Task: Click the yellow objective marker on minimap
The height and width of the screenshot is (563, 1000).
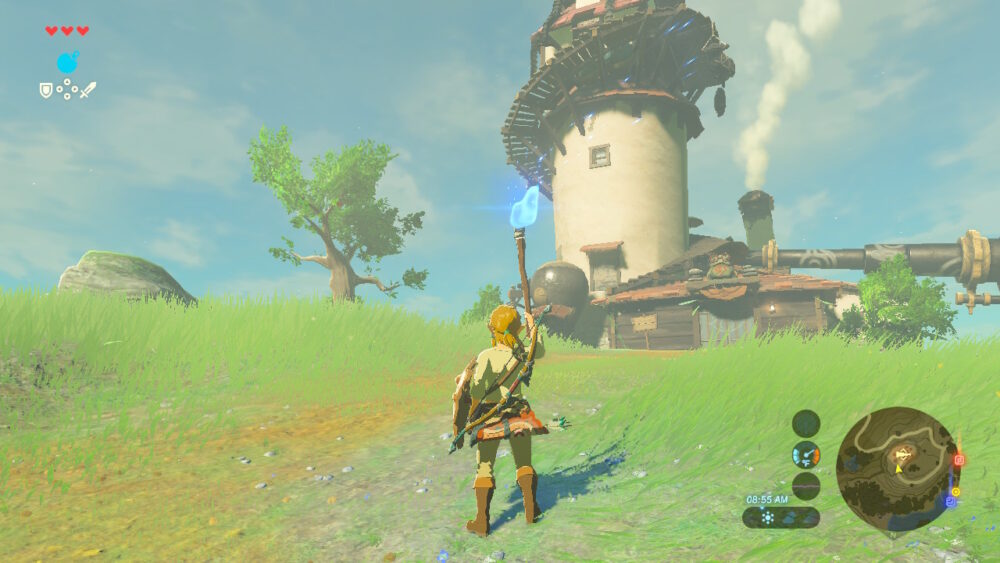Action: point(955,491)
